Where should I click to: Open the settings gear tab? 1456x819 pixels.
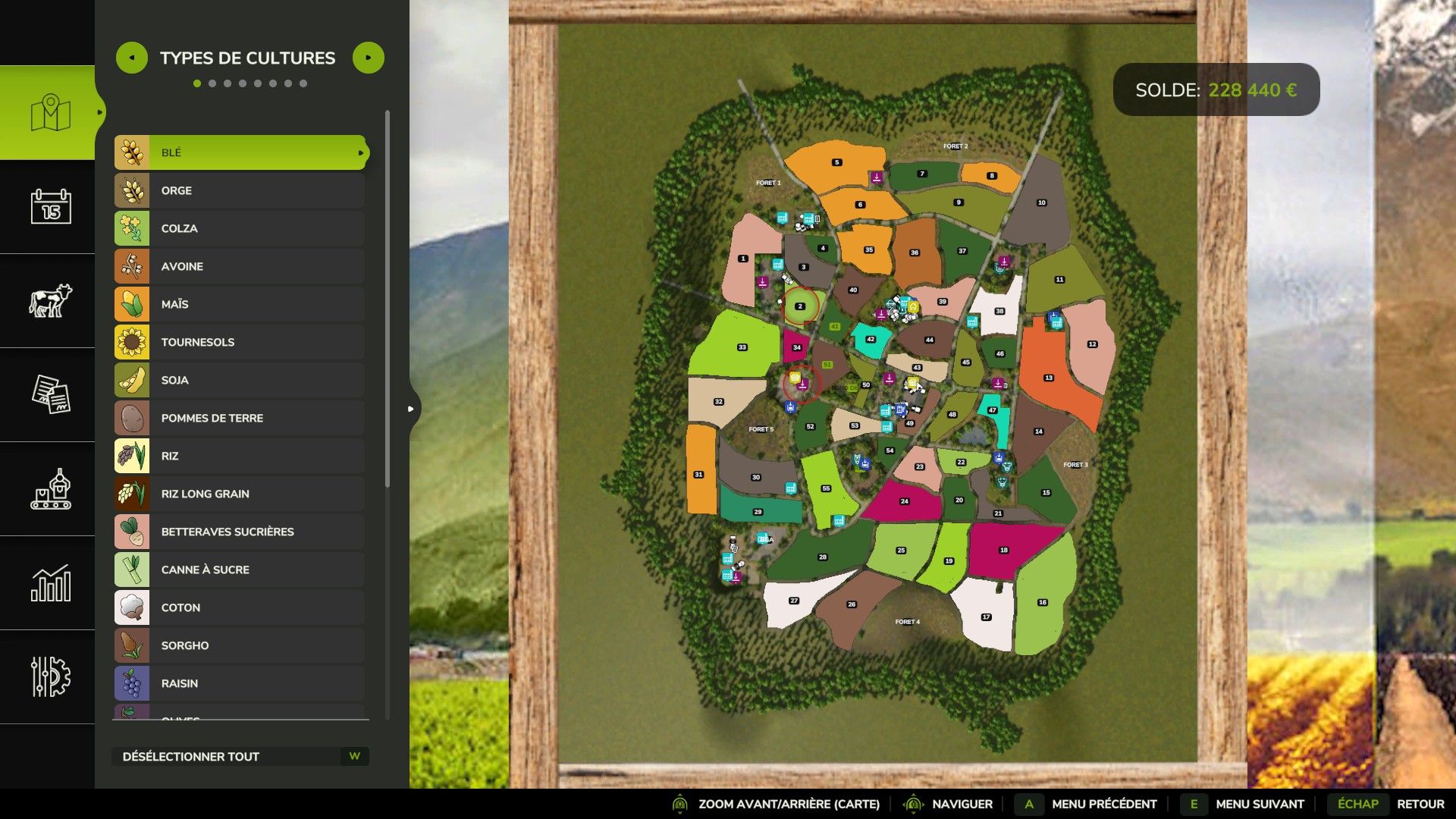[50, 676]
